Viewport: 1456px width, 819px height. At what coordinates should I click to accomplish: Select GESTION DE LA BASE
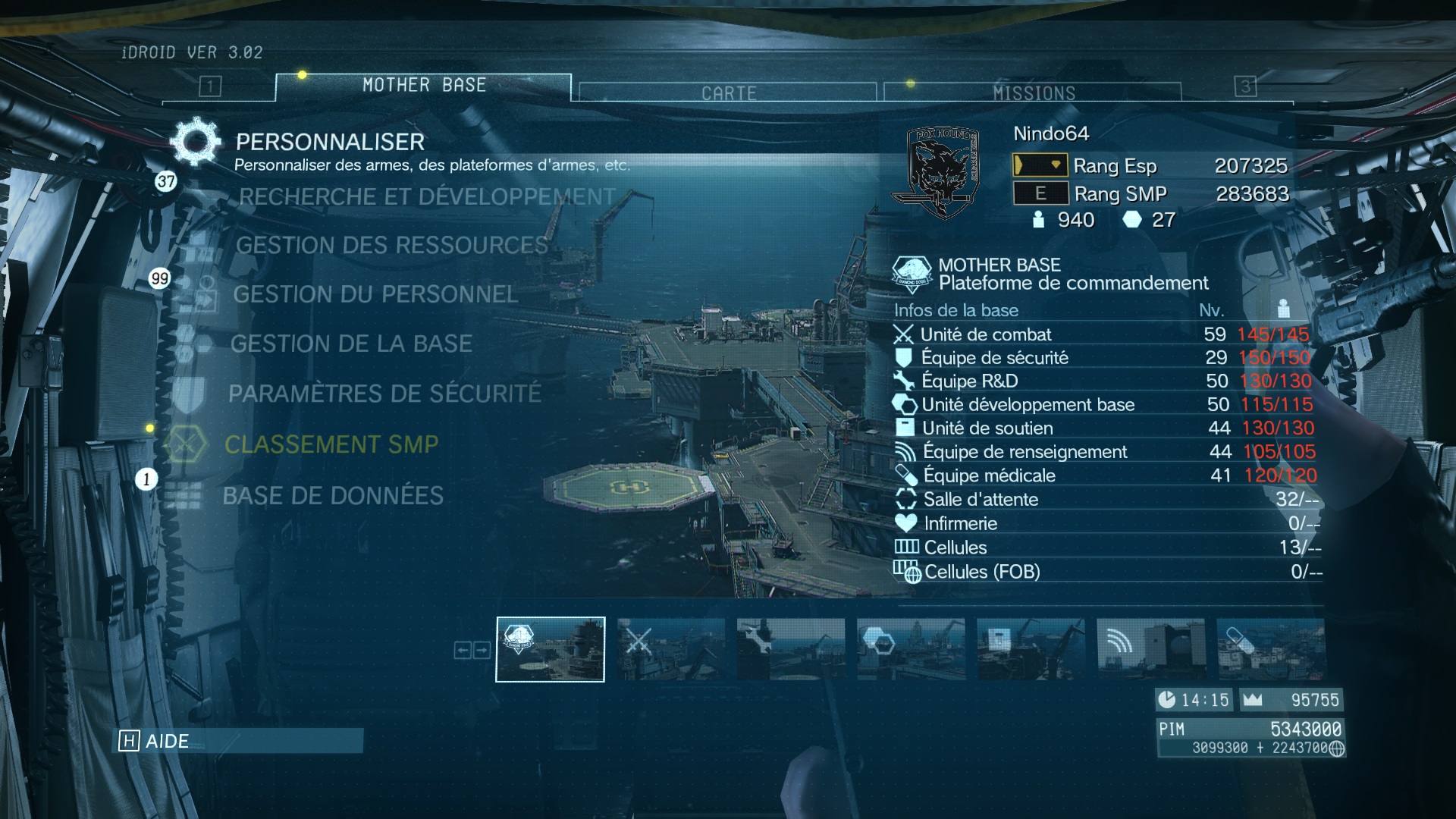(x=351, y=344)
